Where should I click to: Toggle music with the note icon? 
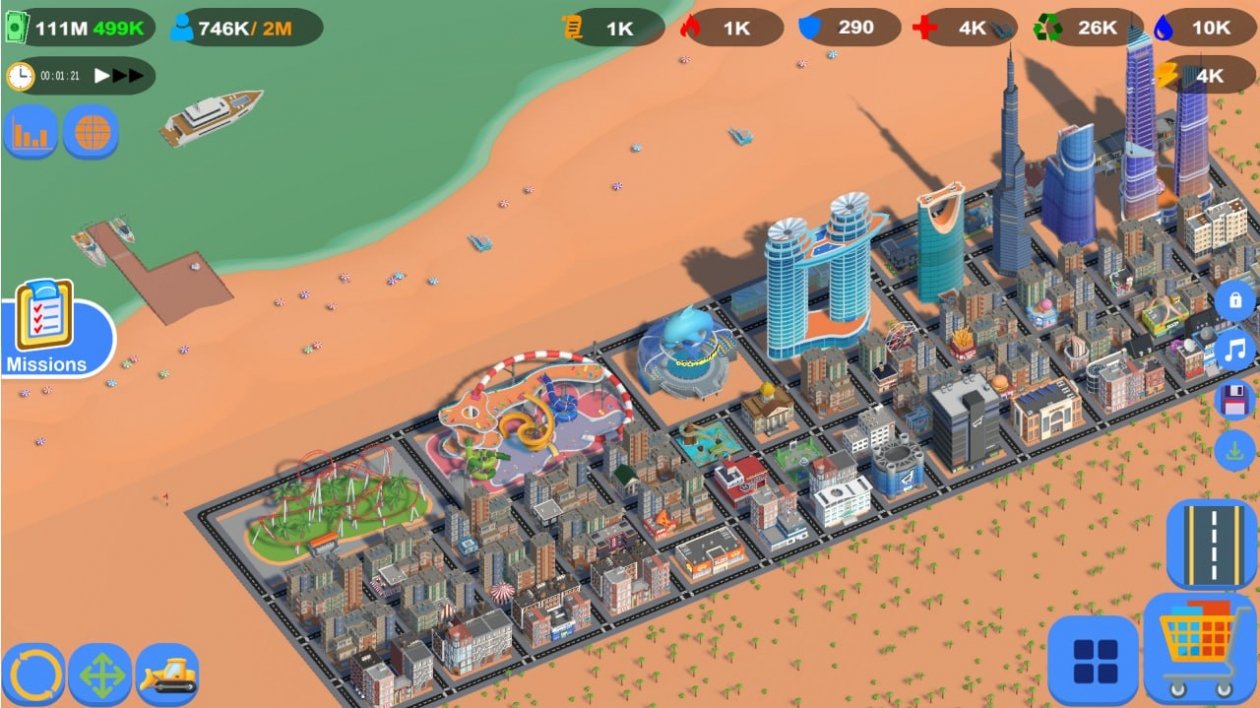click(1236, 349)
